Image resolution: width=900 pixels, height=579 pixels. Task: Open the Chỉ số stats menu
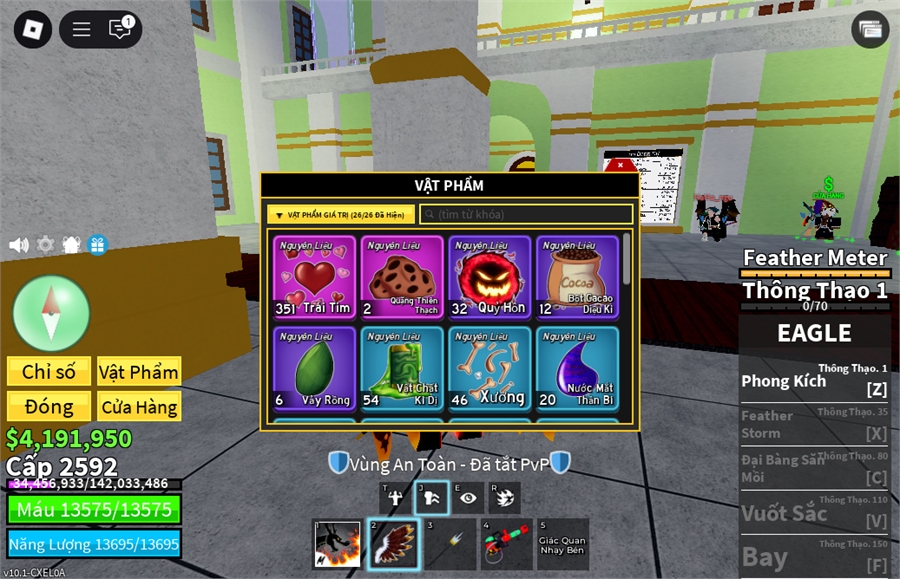click(x=49, y=372)
